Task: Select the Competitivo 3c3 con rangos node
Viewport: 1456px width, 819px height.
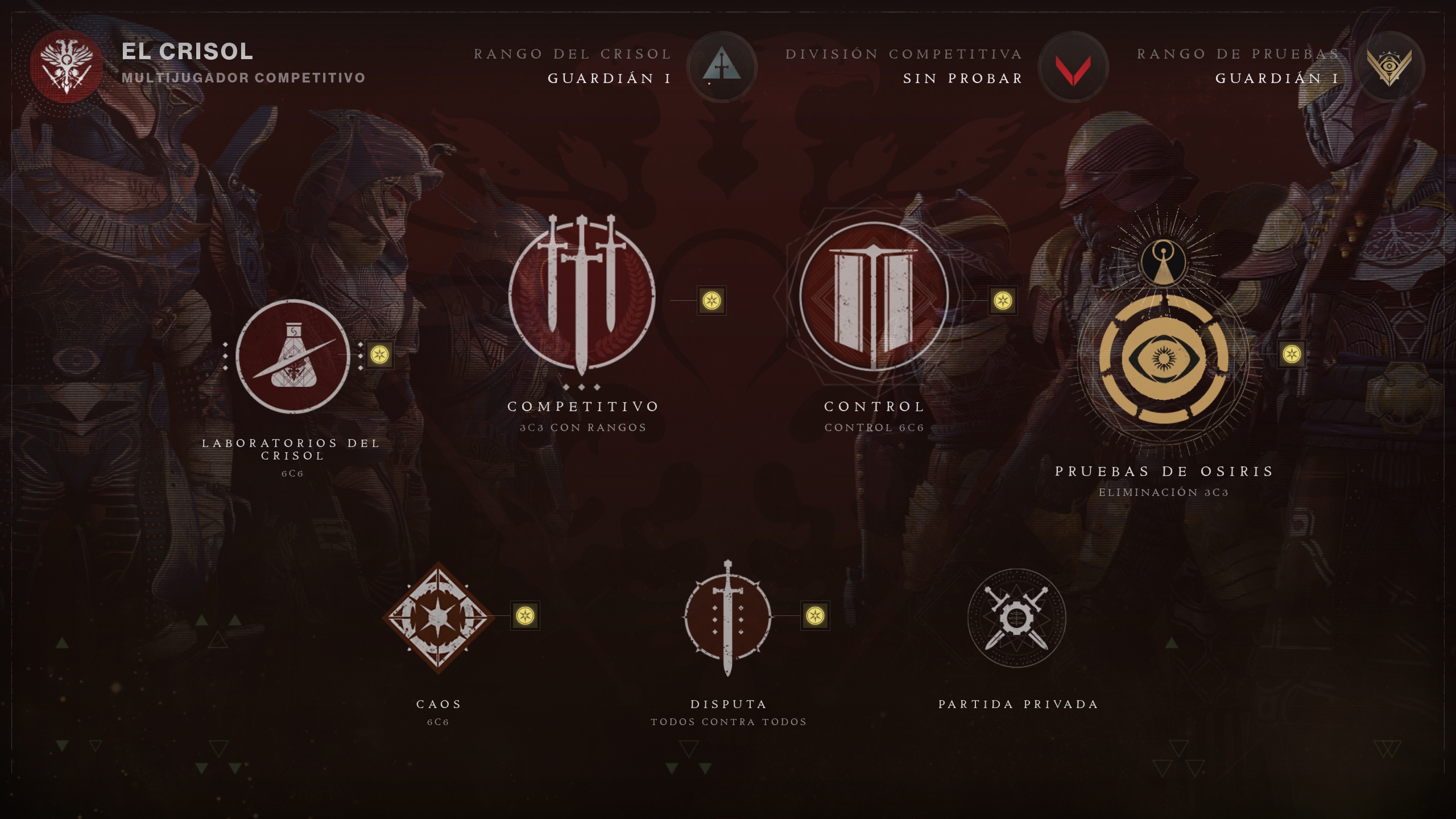Action: point(583,296)
